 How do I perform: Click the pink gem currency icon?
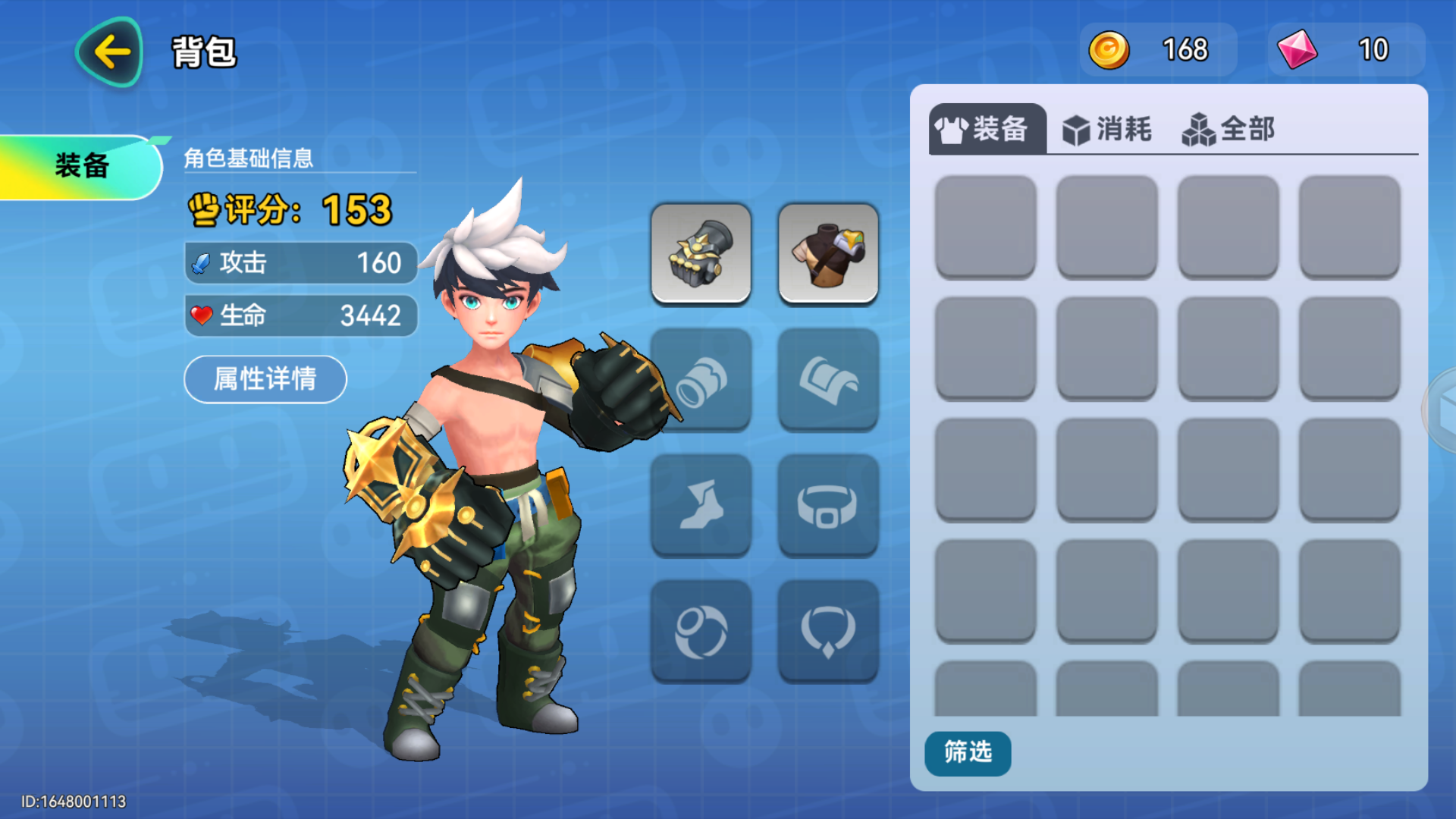(x=1296, y=49)
